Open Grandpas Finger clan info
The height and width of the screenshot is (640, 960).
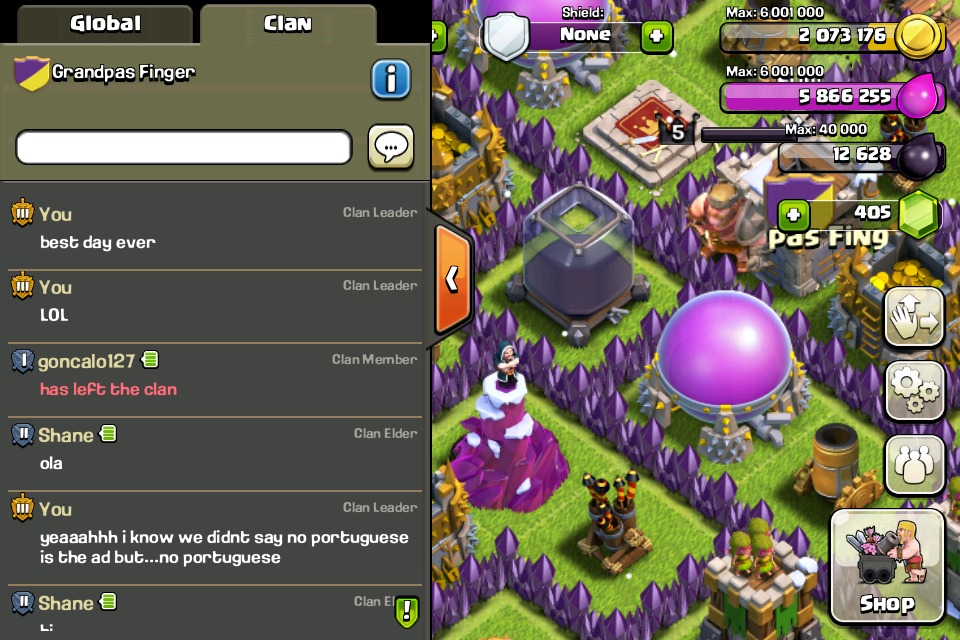[x=391, y=79]
